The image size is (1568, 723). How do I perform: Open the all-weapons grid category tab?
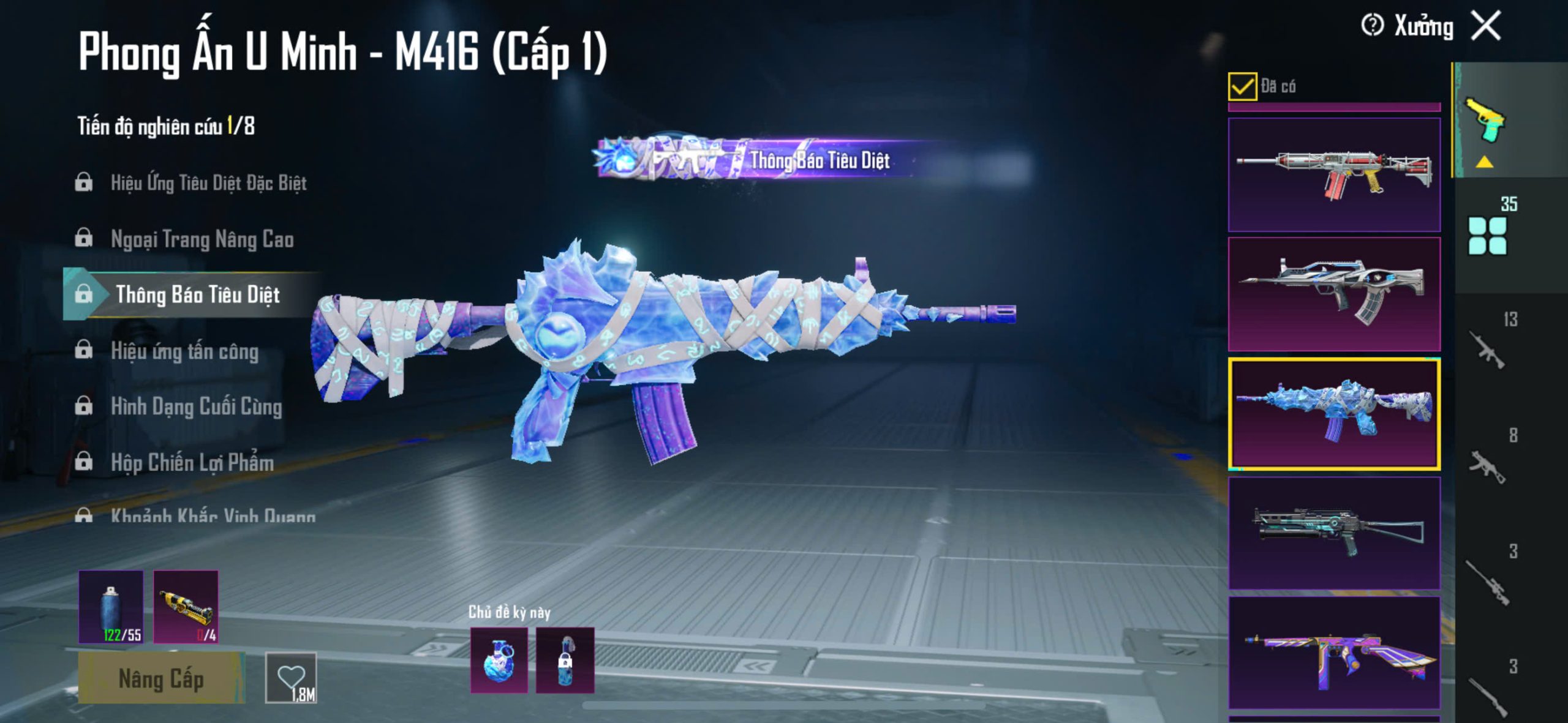1487,236
